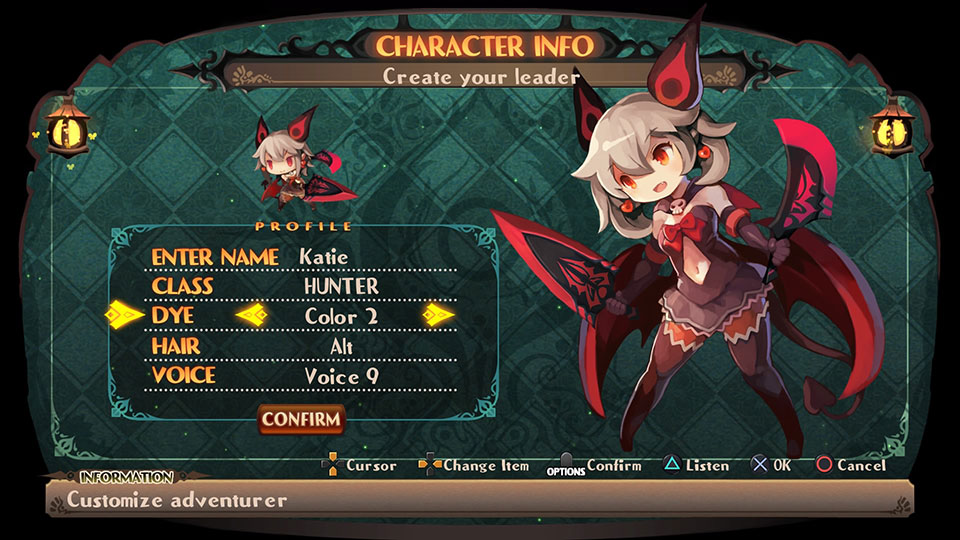Select the Enter Name row

coord(300,257)
